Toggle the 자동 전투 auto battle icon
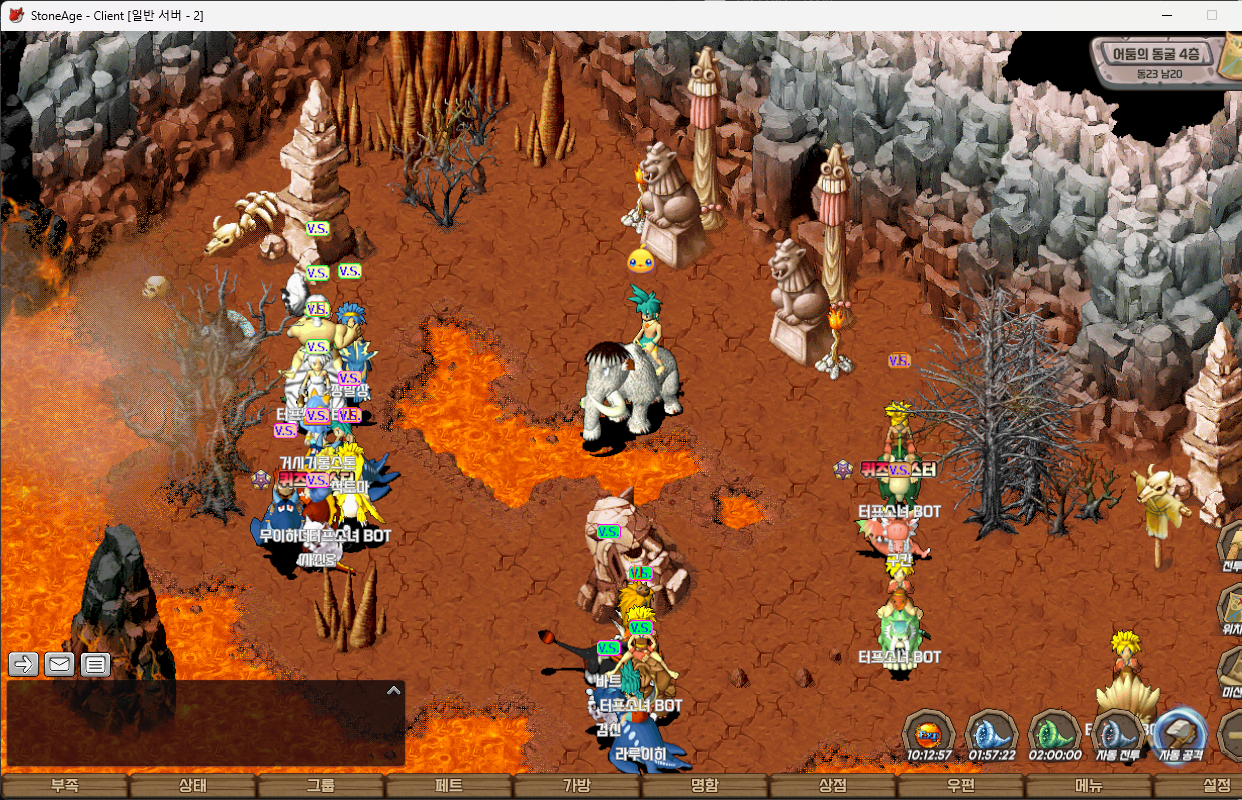Screen dimensions: 1242x800 [x=1118, y=732]
